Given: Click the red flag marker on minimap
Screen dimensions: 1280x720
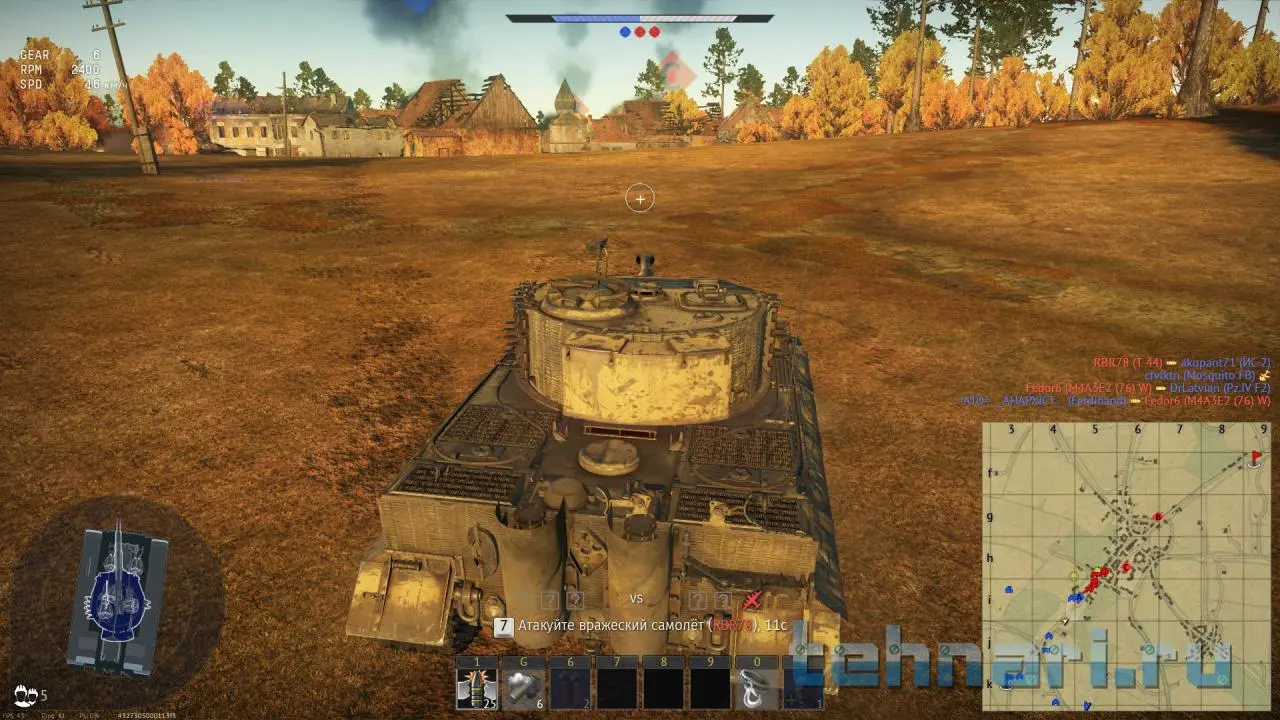Looking at the screenshot, I should 1256,458.
